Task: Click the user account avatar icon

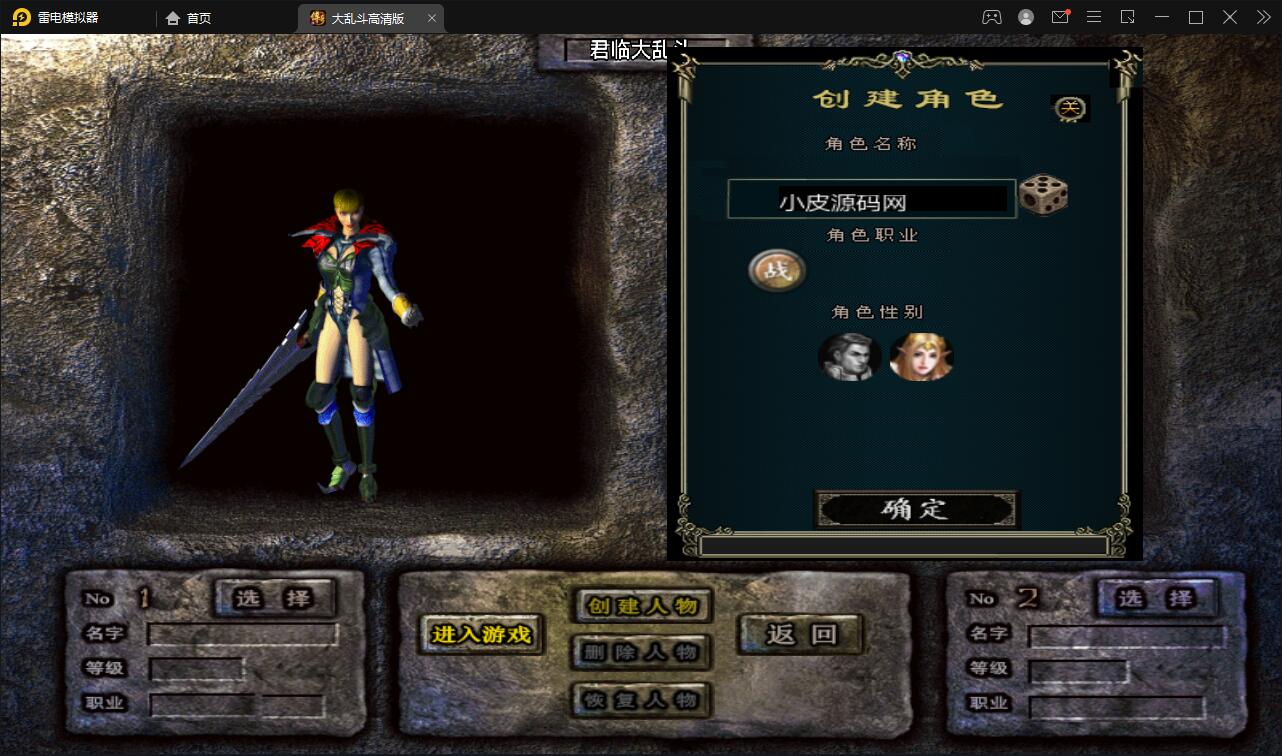Action: coord(1025,17)
